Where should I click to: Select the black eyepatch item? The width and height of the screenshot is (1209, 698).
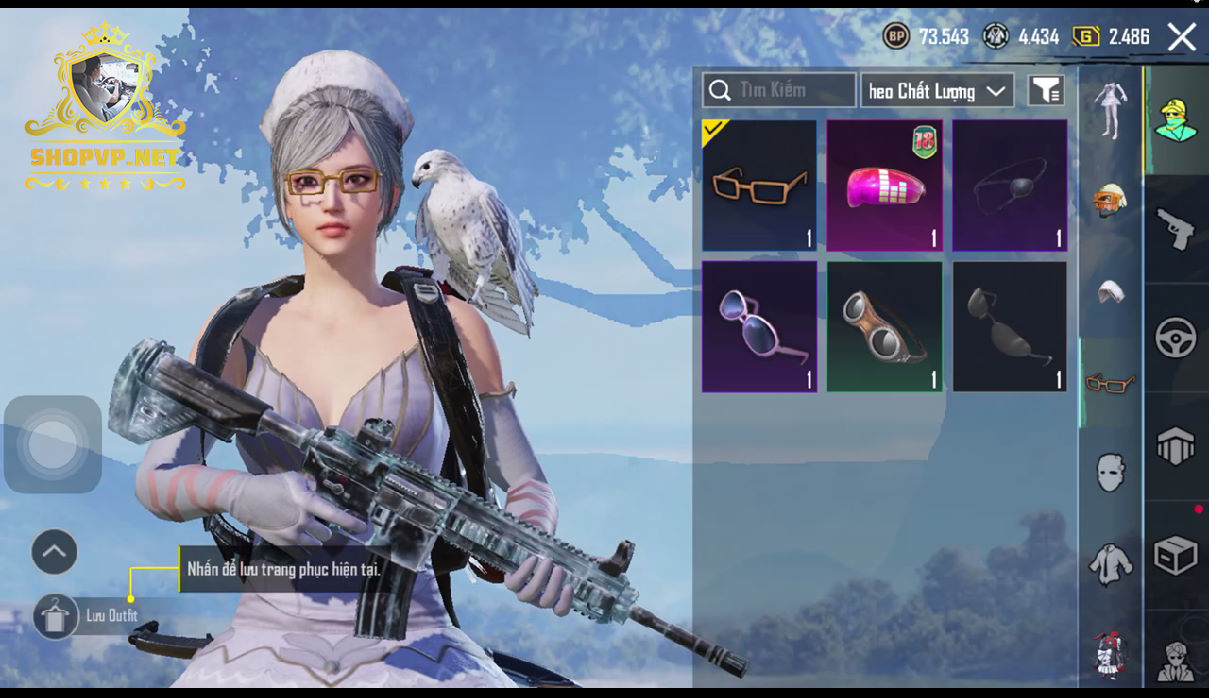click(x=1009, y=185)
